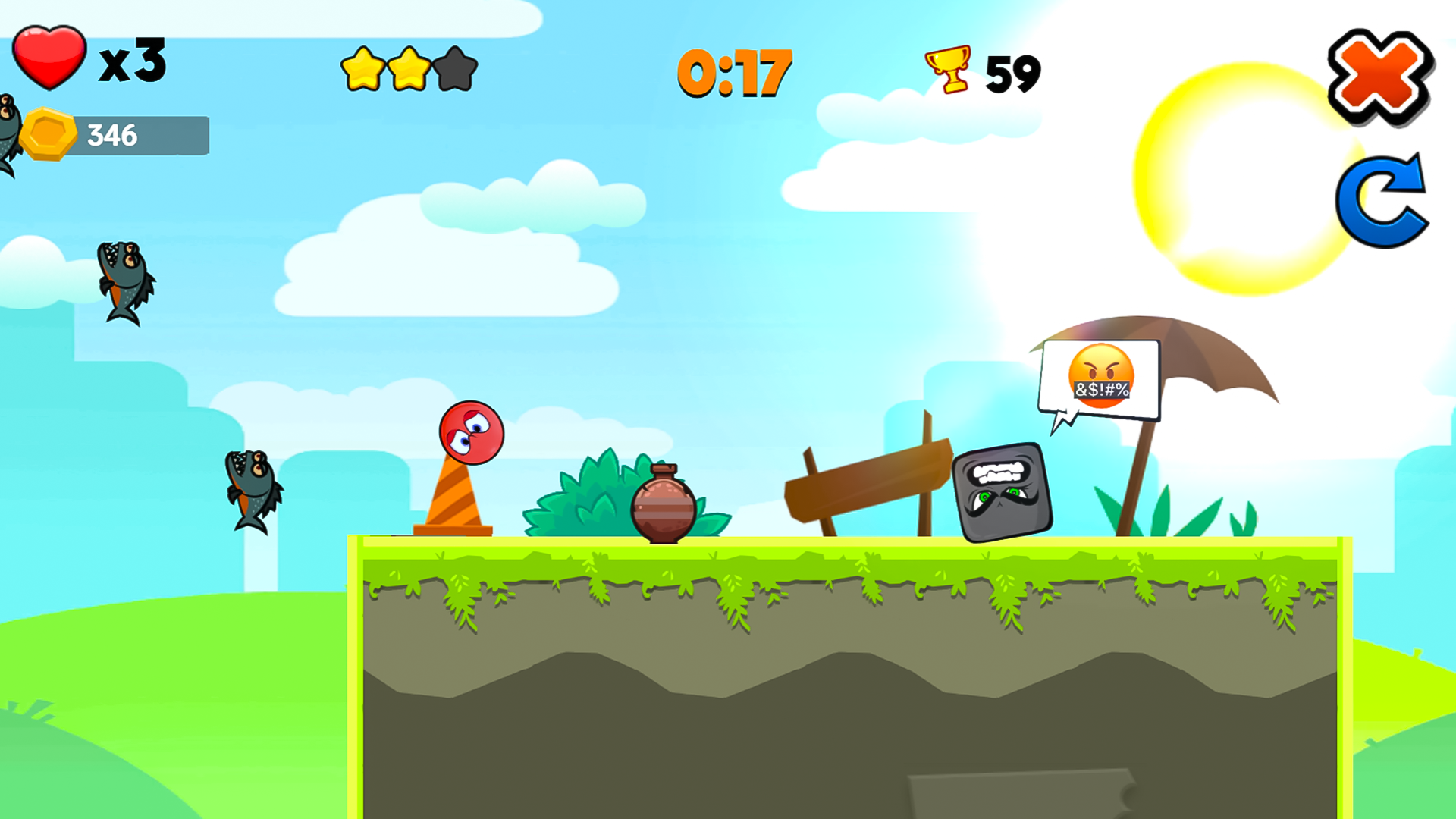Select the gold coin currency icon
The width and height of the screenshot is (1456, 819).
(x=49, y=135)
